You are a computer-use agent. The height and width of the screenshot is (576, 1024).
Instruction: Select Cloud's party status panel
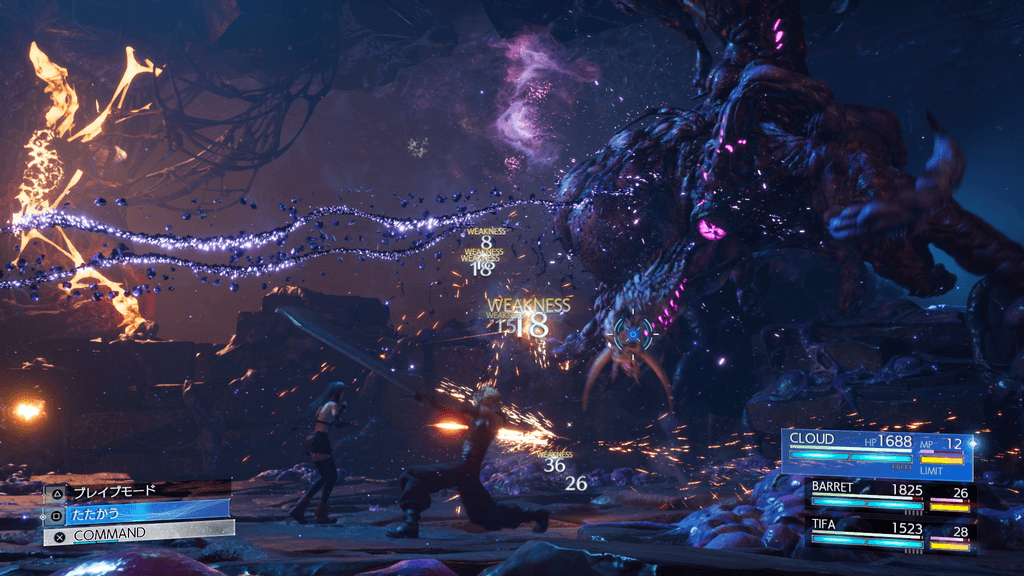(x=878, y=454)
